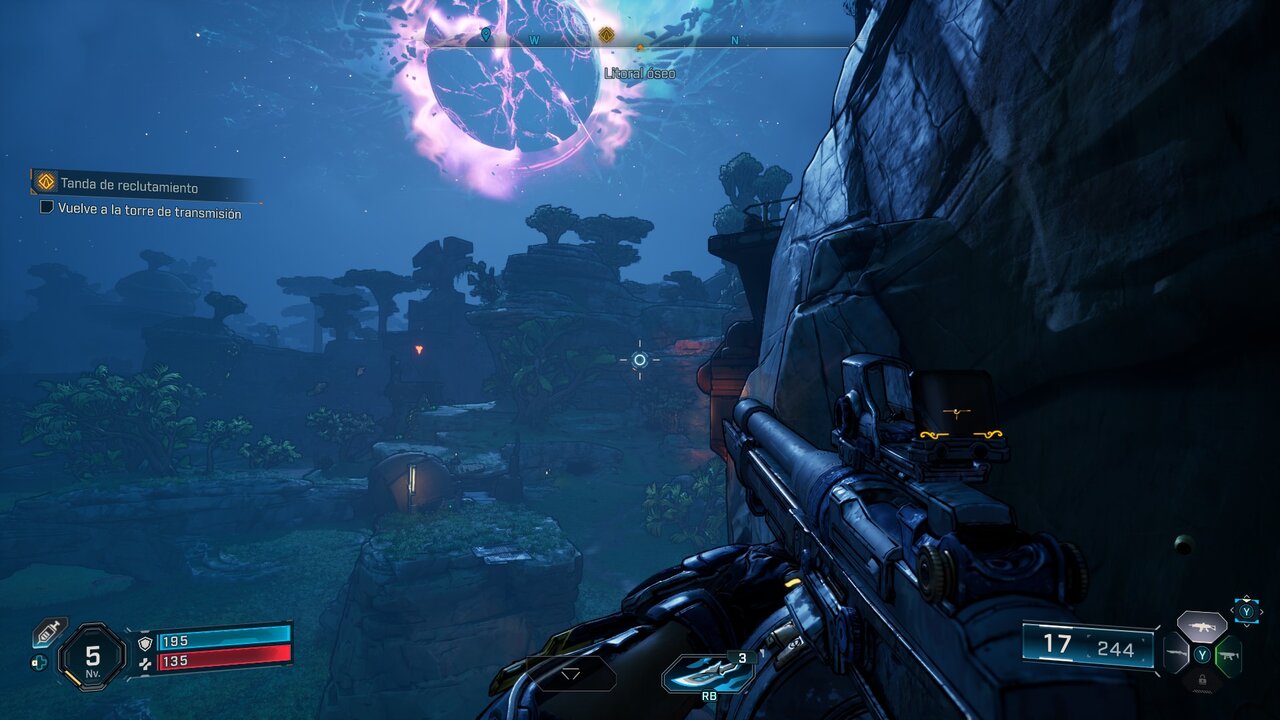Select the objective checkbox for Vuelve a la torre de transmisión
Screen dimensions: 1280x720
tap(46, 208)
